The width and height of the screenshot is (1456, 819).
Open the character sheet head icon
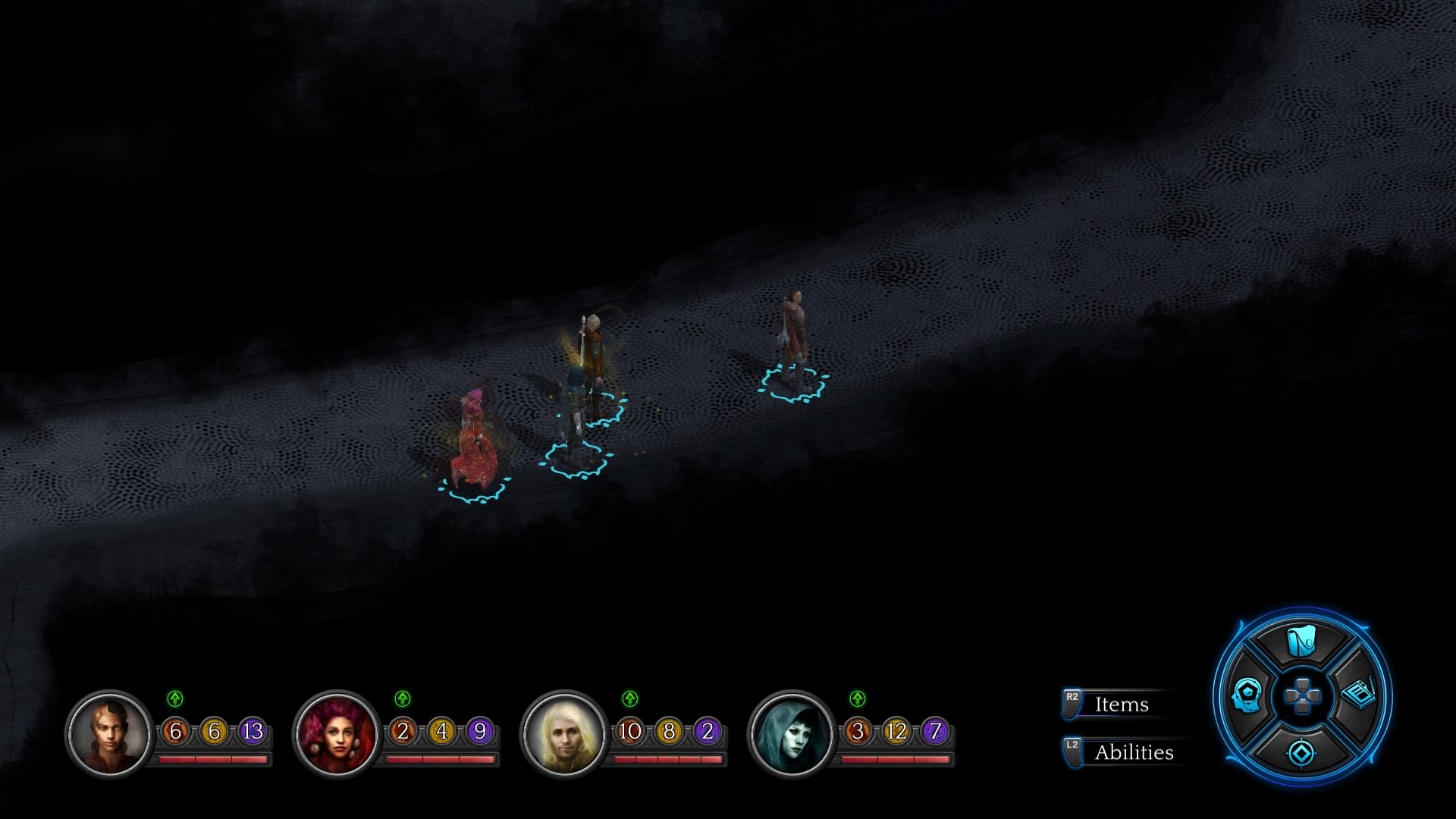click(1247, 695)
